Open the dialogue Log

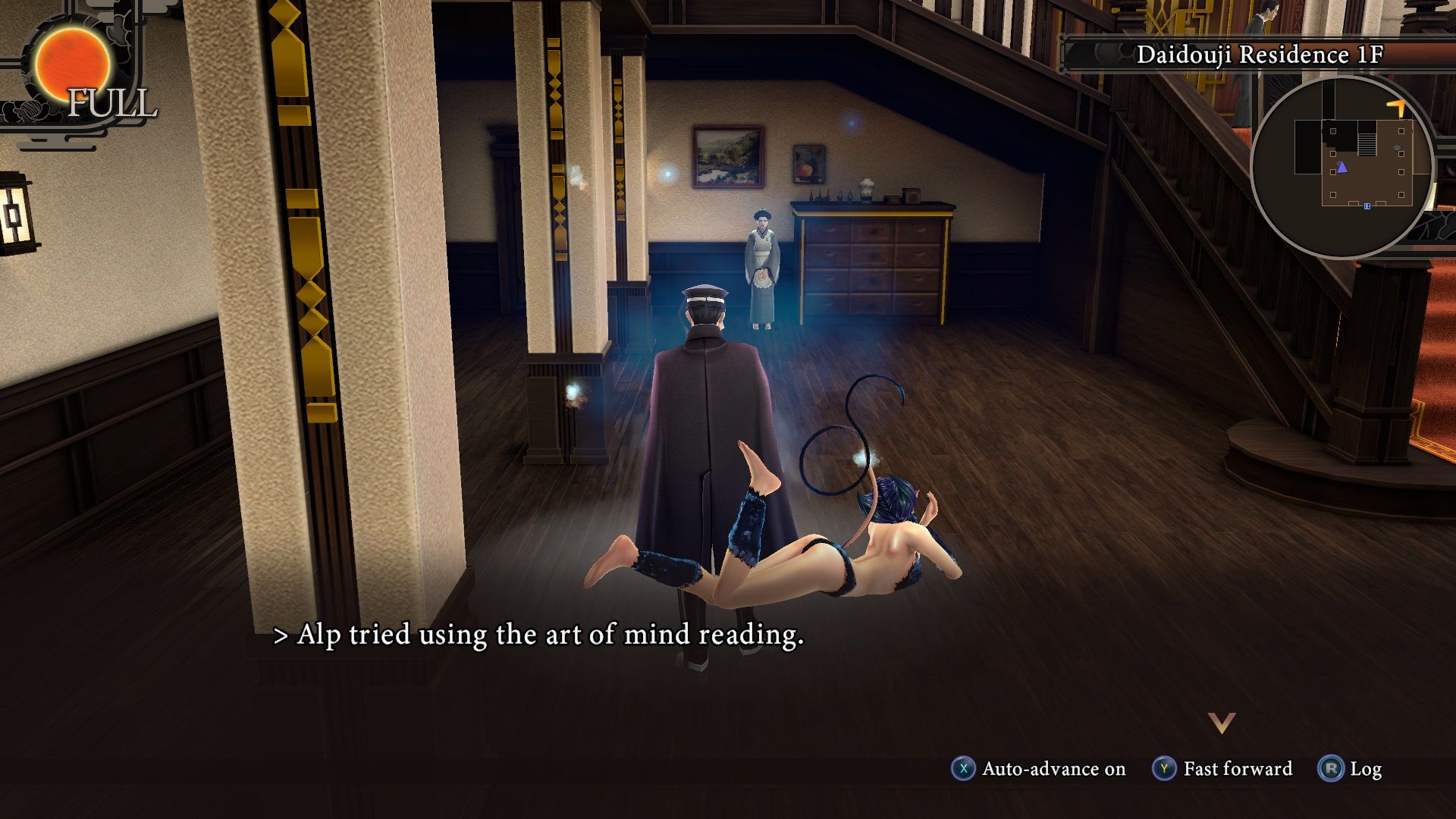tap(1351, 769)
